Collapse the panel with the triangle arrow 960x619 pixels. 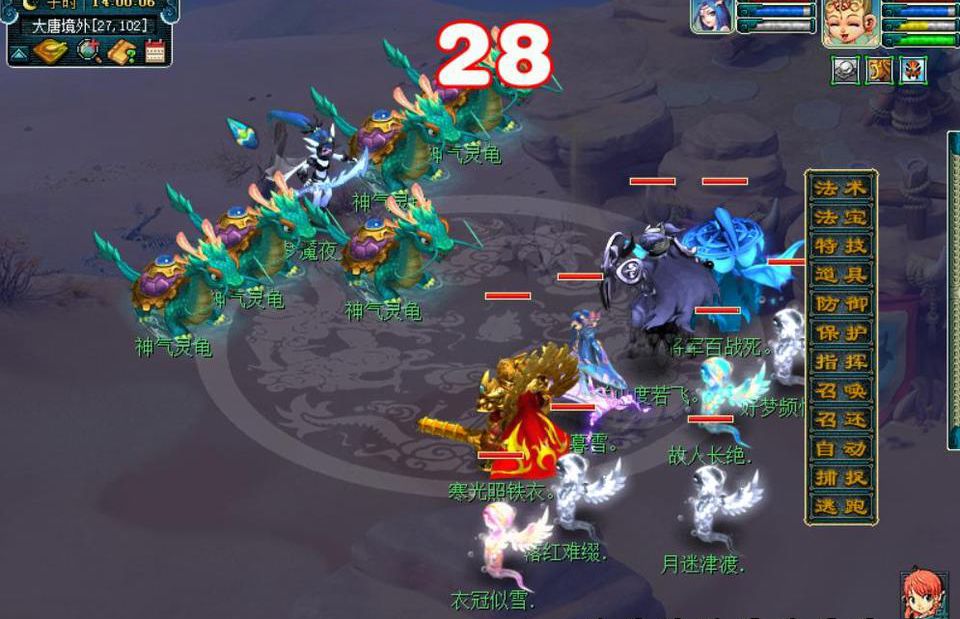19,53
